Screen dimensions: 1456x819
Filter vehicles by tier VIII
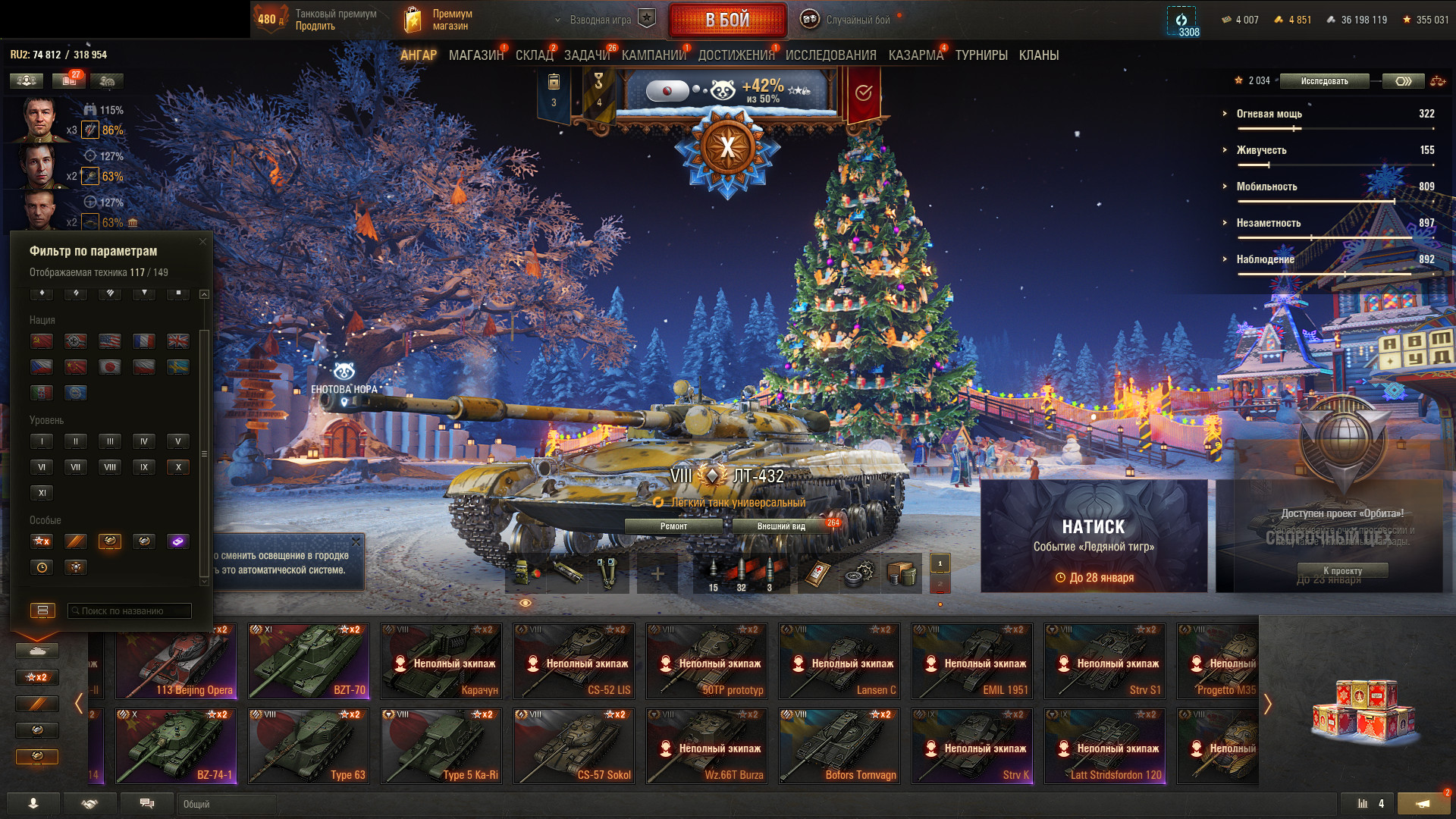pyautogui.click(x=110, y=467)
